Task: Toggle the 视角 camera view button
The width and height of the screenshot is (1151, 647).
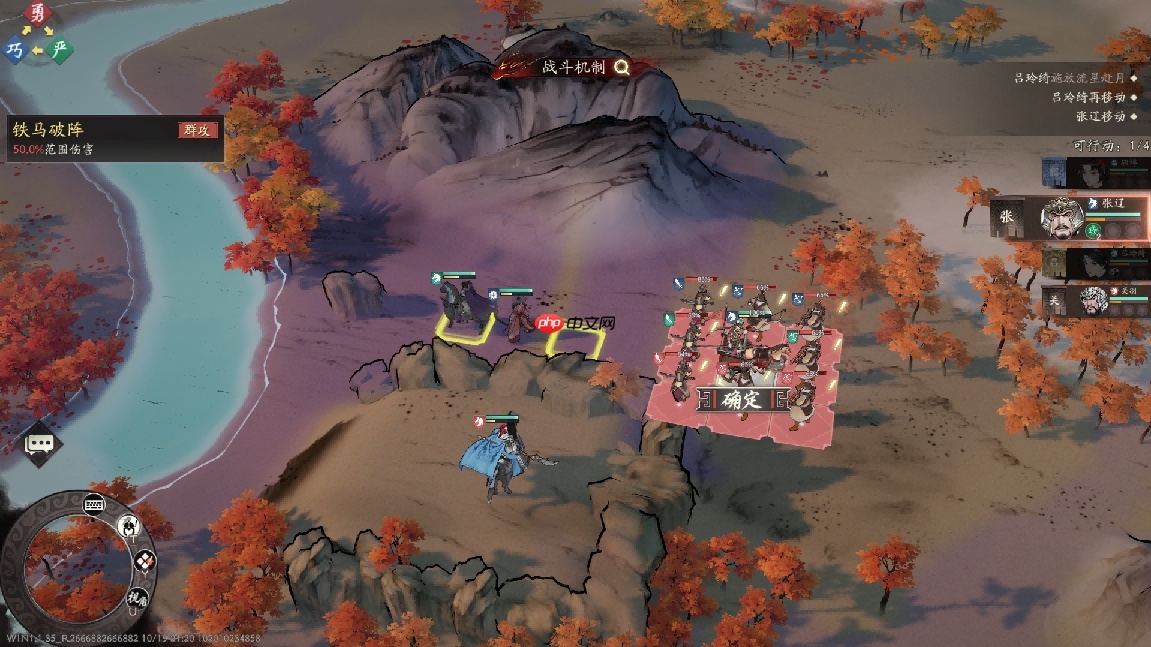Action: tap(137, 599)
